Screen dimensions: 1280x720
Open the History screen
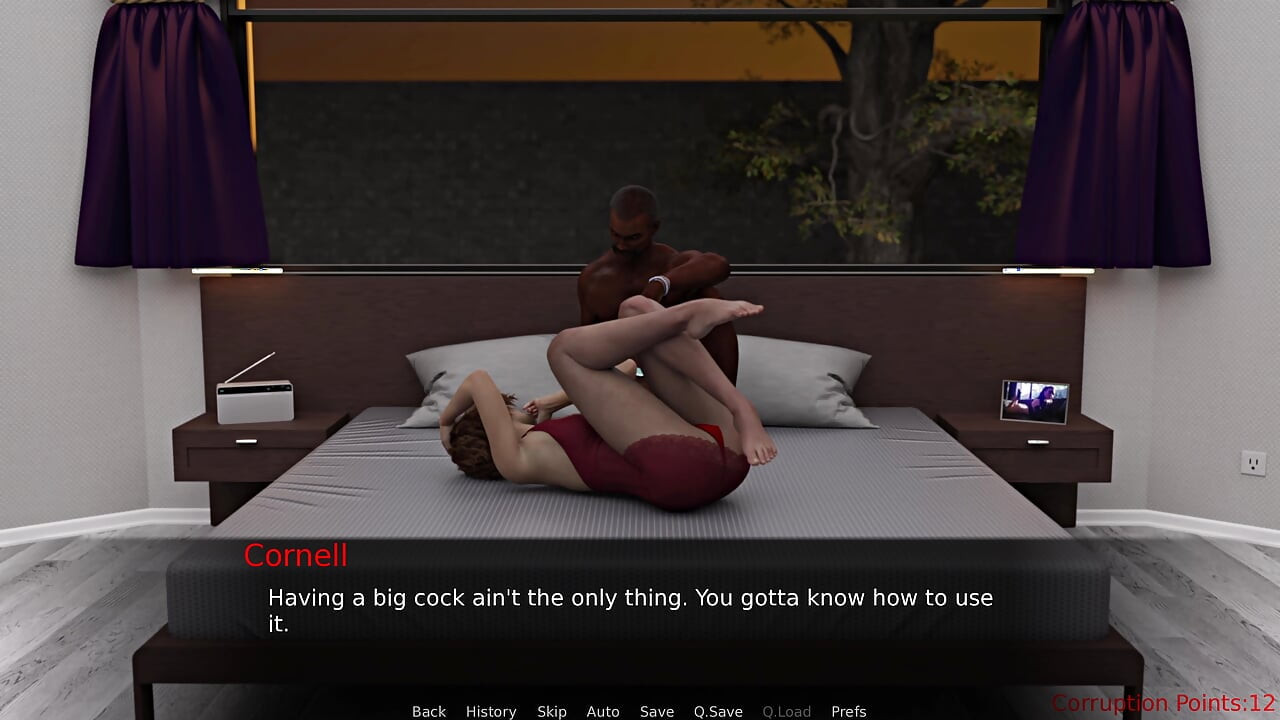491,711
